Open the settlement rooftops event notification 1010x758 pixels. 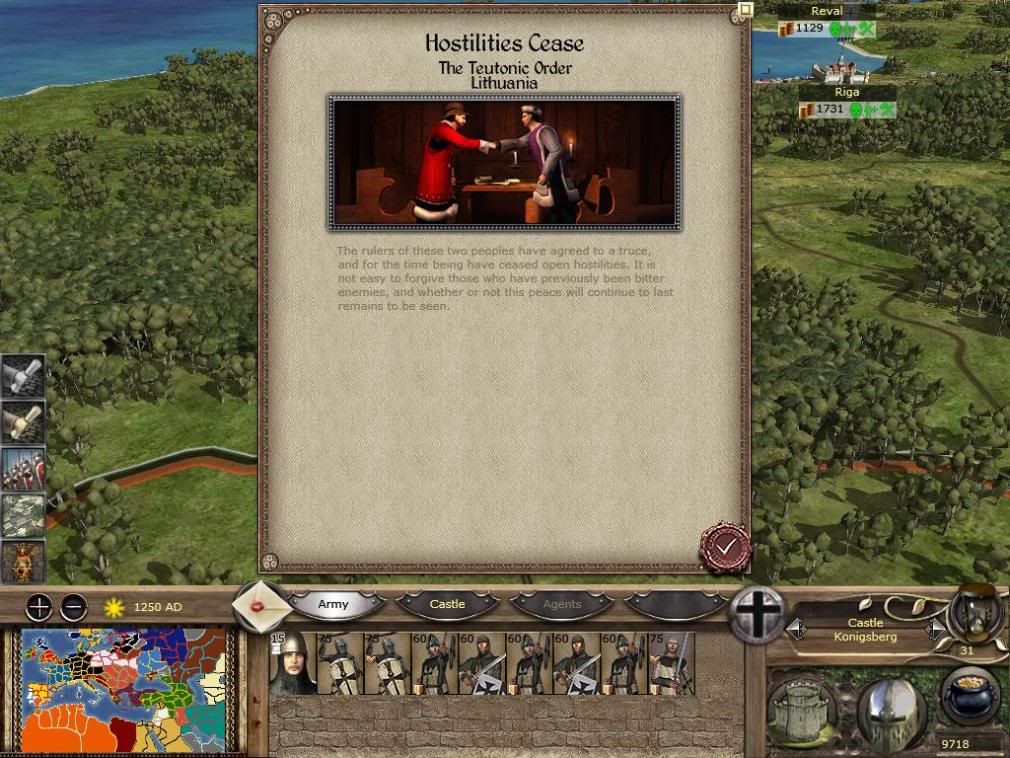tap(22, 515)
